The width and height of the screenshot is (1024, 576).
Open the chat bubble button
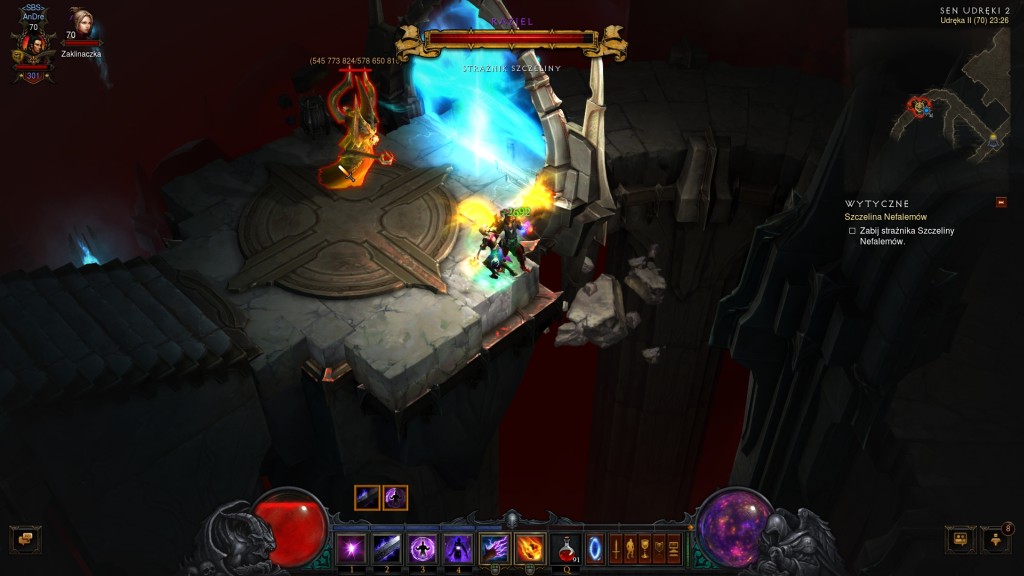24,540
